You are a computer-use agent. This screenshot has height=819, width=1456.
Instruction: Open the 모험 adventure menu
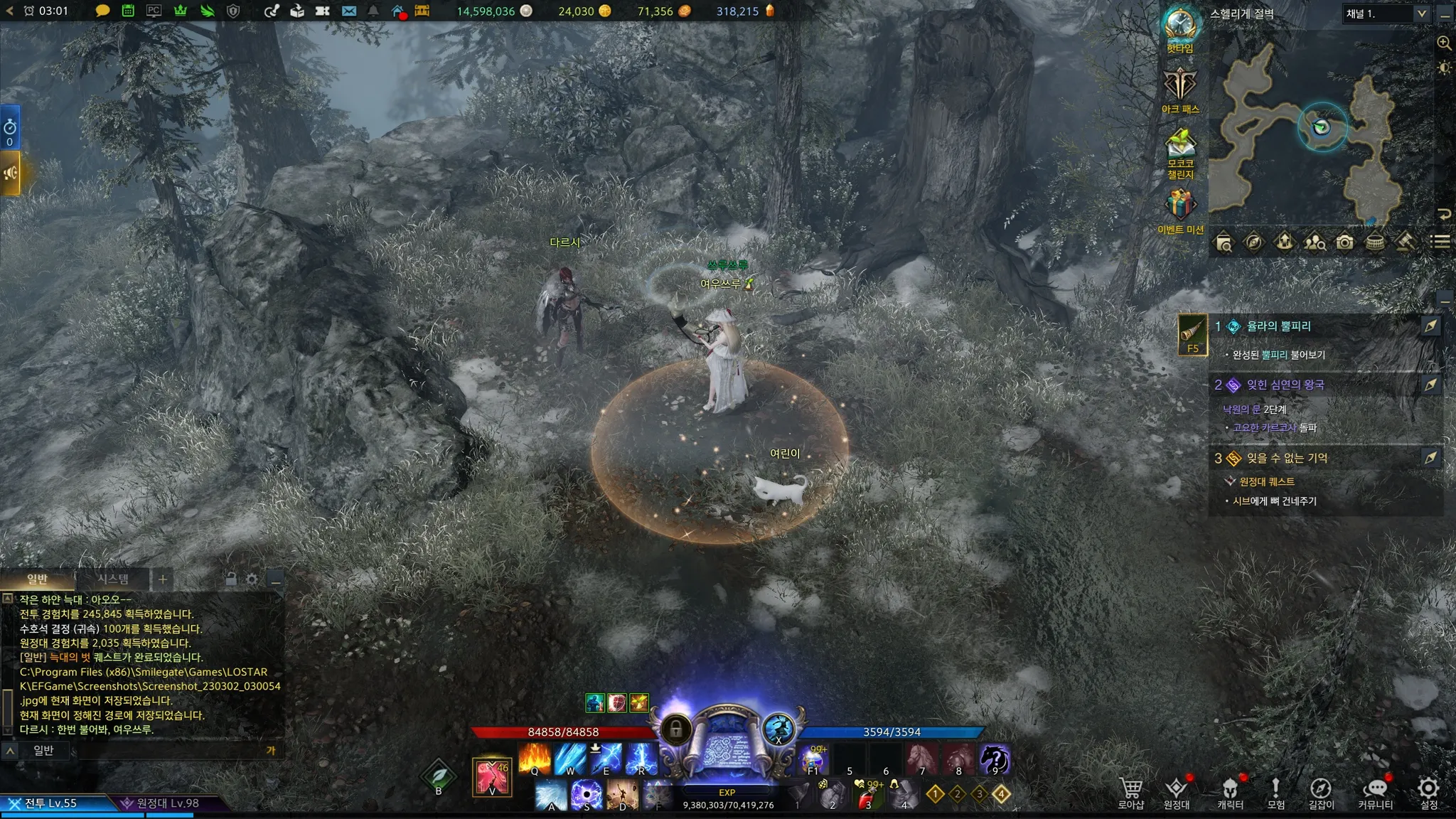click(x=1275, y=792)
